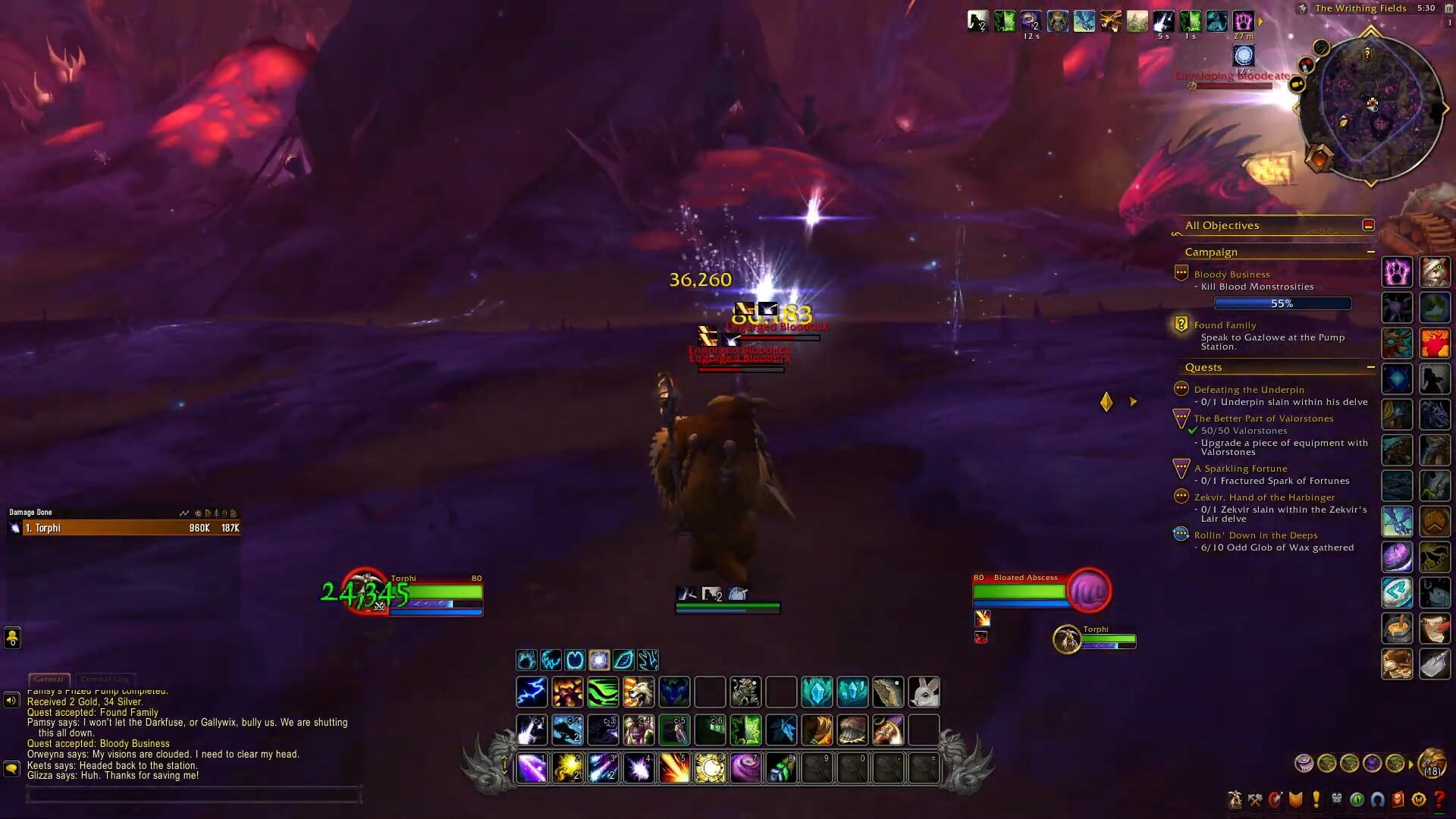The height and width of the screenshot is (819, 1456).
Task: Mute game audio with the speaker icon
Action: pos(11,700)
